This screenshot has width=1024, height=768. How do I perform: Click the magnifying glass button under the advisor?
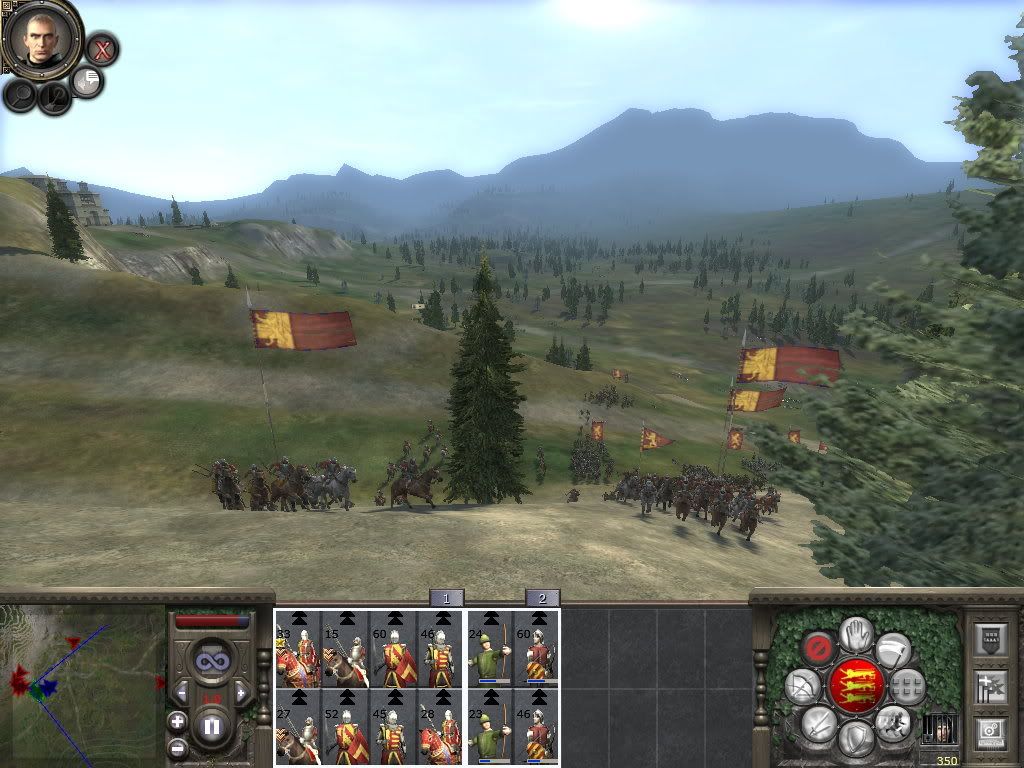19,95
